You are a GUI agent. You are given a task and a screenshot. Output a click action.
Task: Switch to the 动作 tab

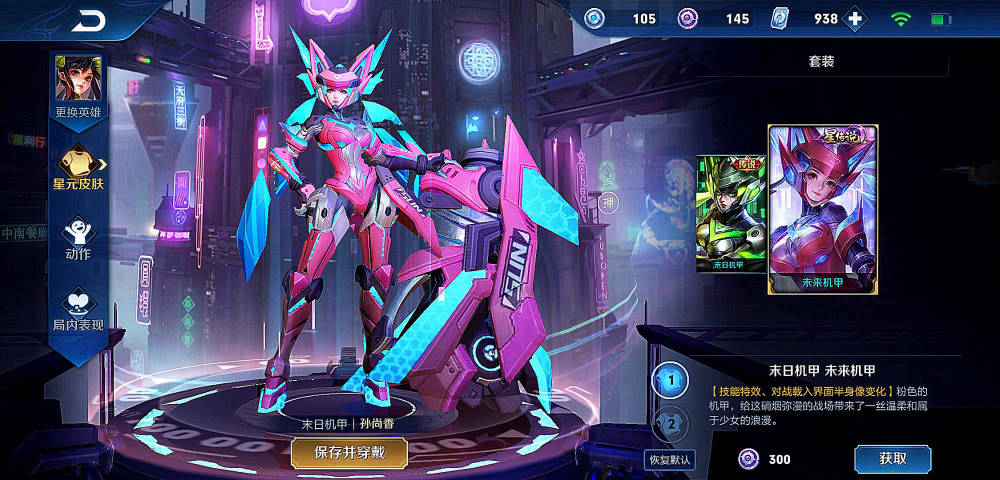tap(78, 240)
